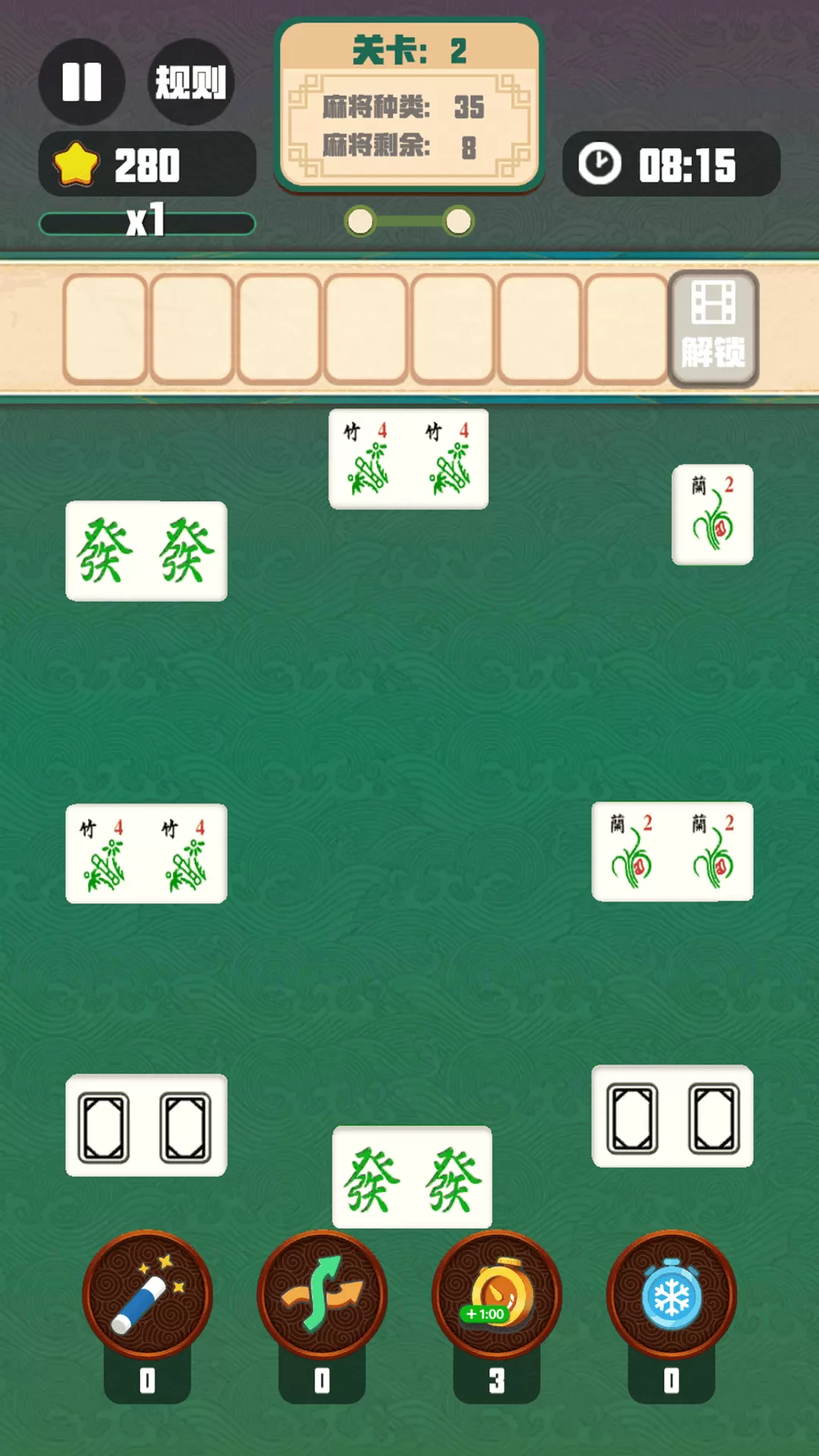Pause the game

[82, 82]
